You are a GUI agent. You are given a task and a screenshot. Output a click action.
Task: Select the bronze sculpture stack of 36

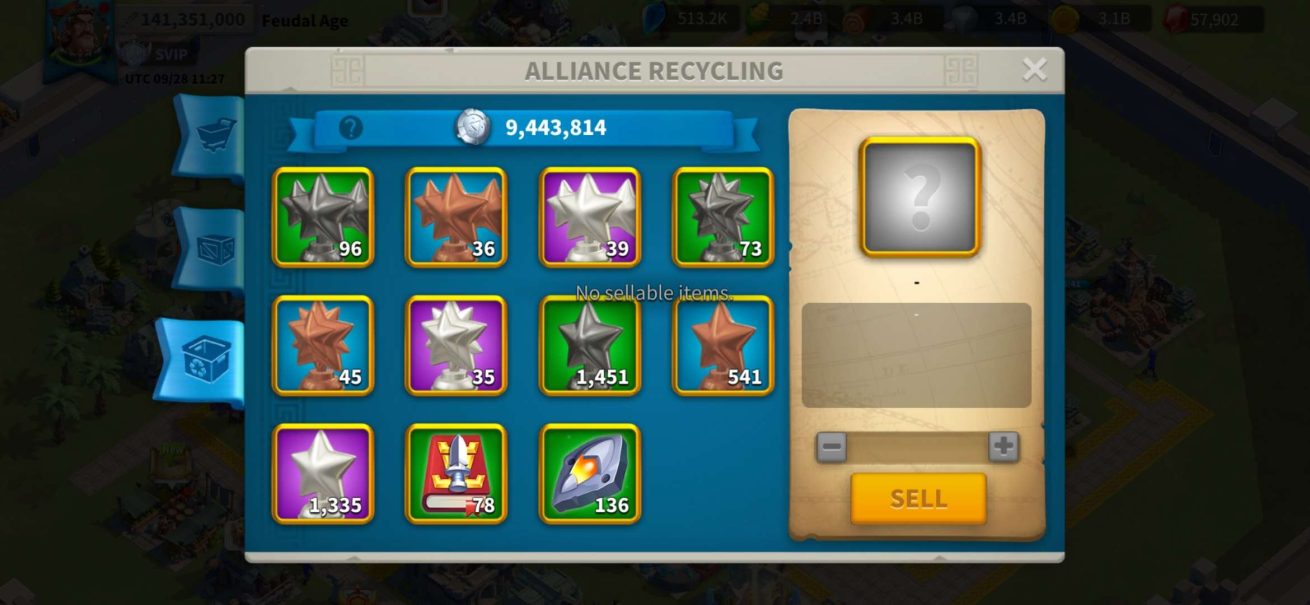[456, 217]
